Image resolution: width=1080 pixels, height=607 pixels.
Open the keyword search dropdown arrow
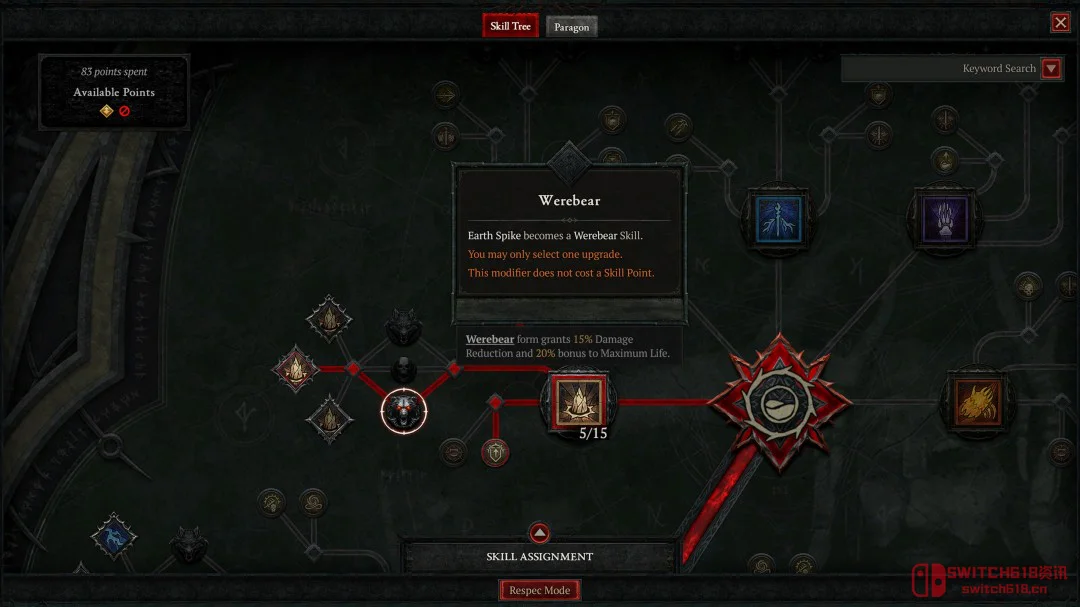click(x=1050, y=68)
